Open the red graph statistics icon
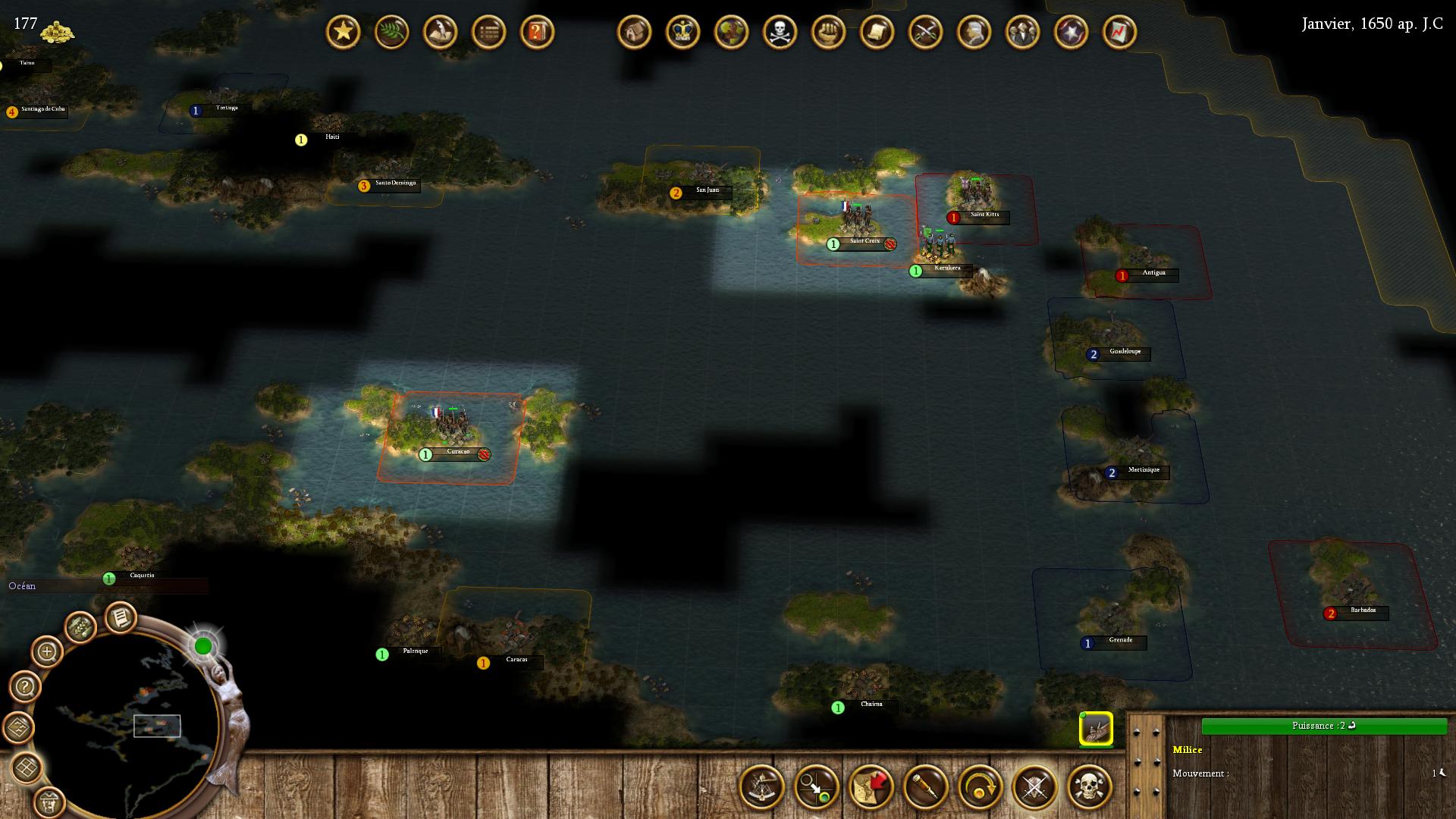 tap(1119, 33)
